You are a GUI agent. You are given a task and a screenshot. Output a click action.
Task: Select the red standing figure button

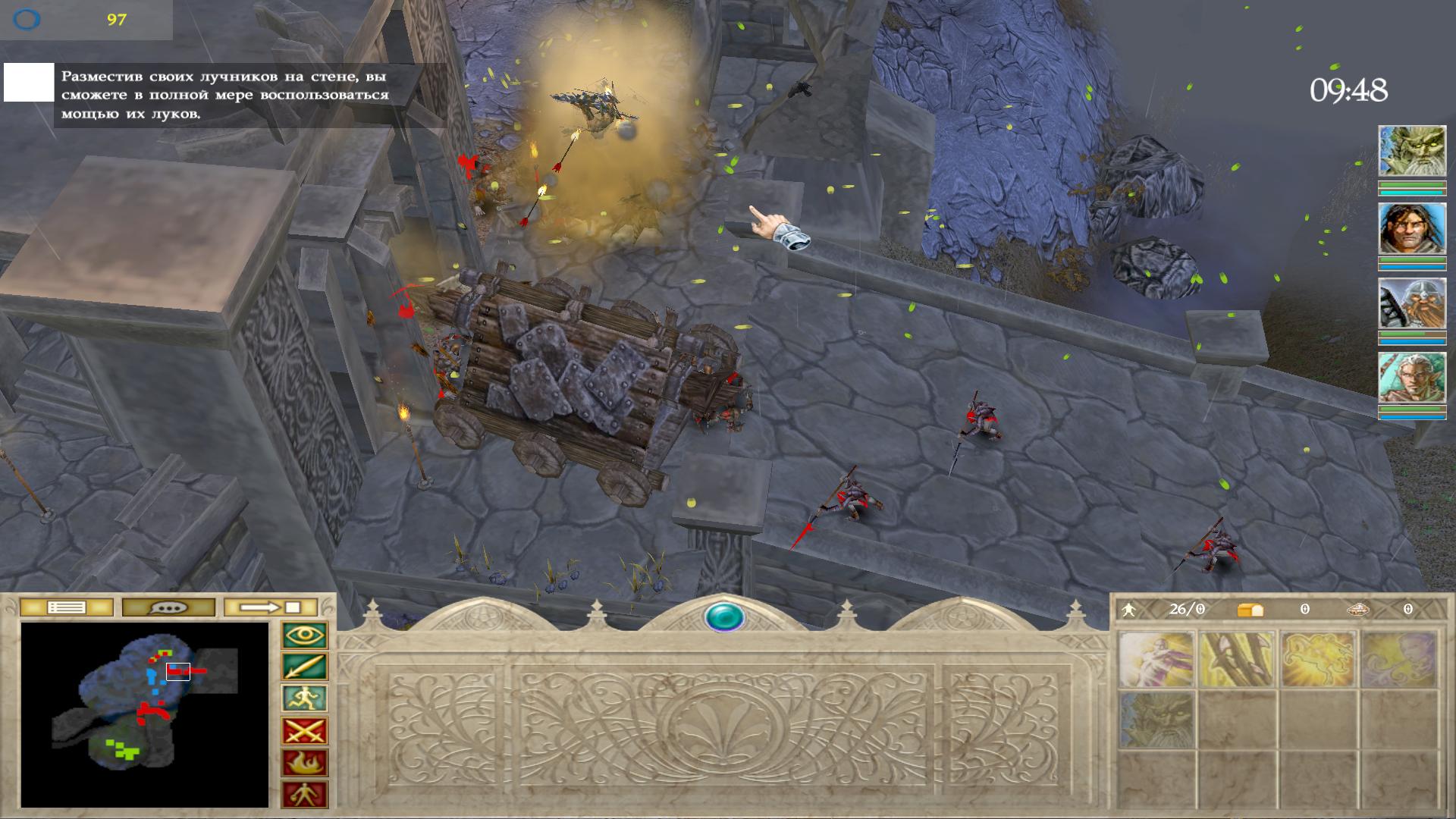[x=305, y=794]
